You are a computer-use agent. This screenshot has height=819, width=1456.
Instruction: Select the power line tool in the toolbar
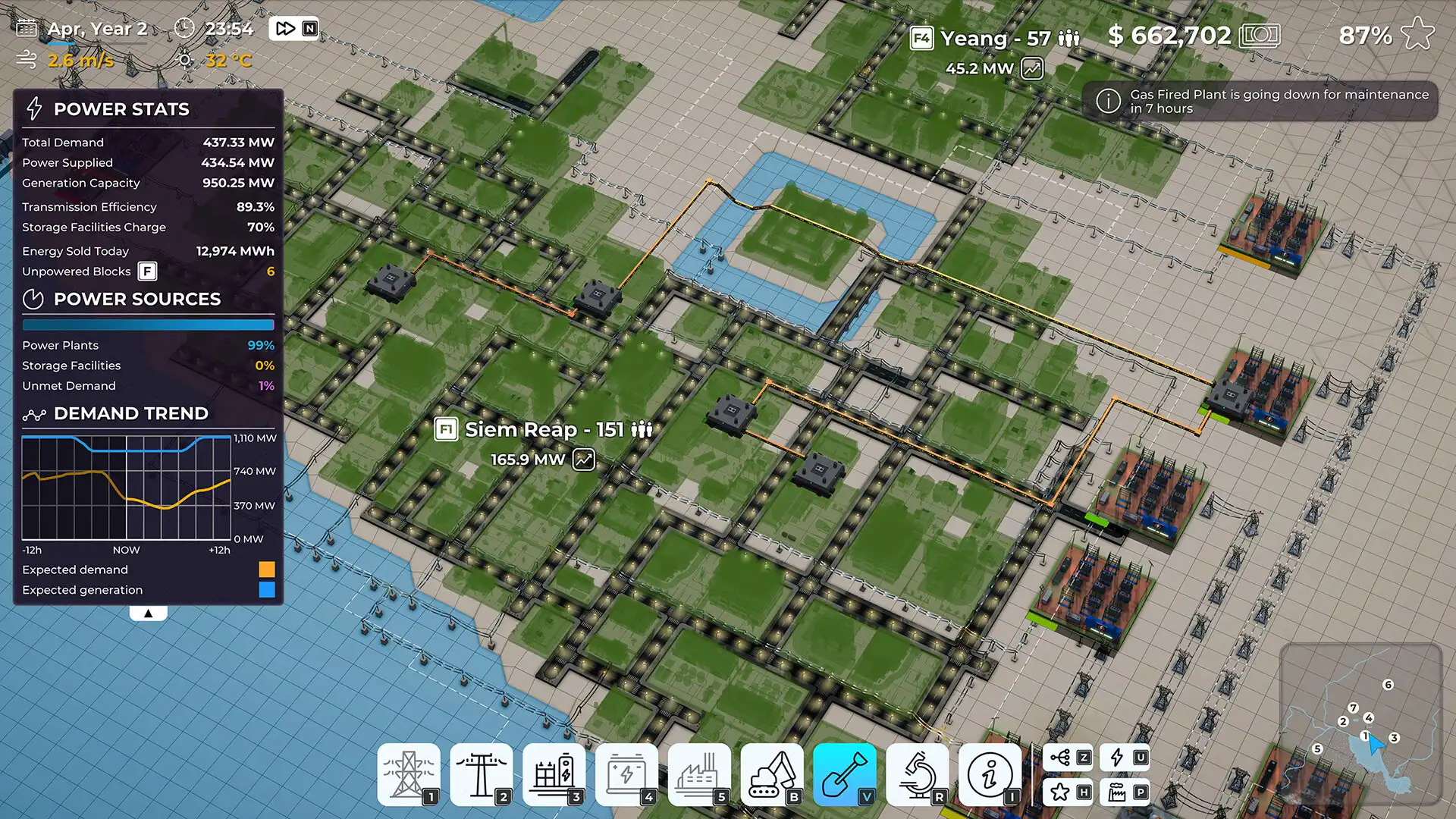click(x=482, y=773)
